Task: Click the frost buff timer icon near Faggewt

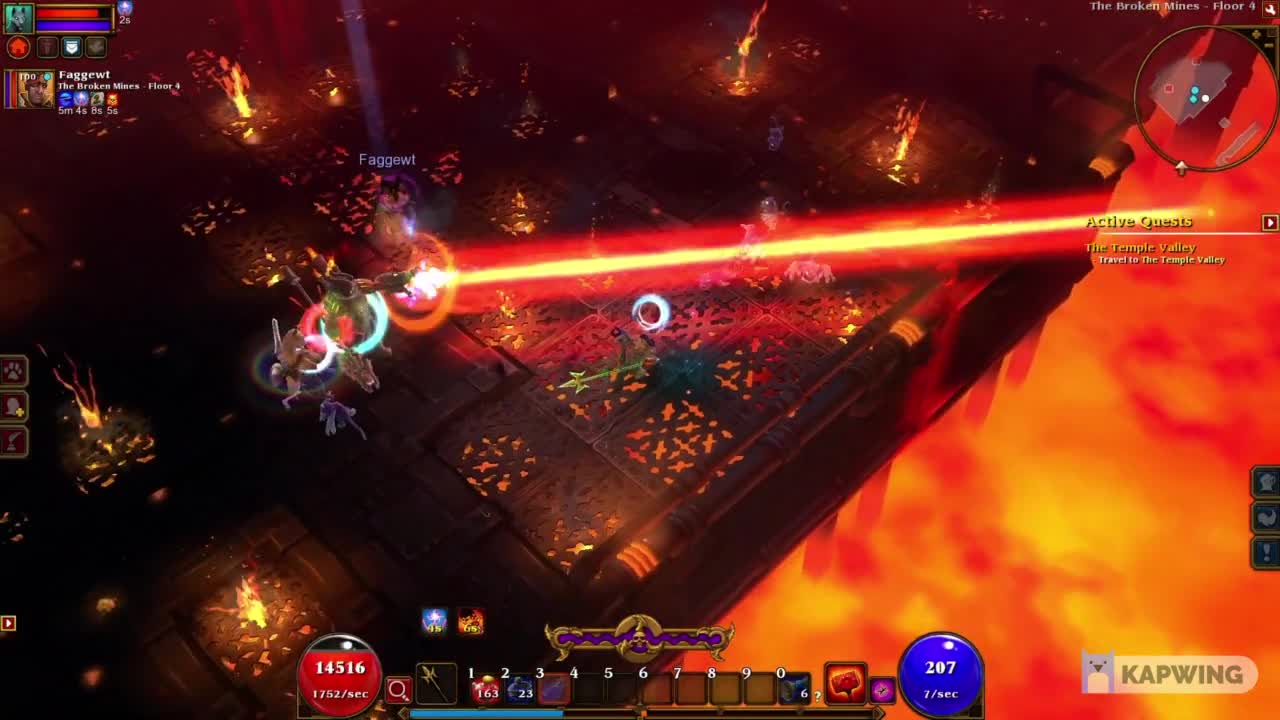Action: click(67, 99)
